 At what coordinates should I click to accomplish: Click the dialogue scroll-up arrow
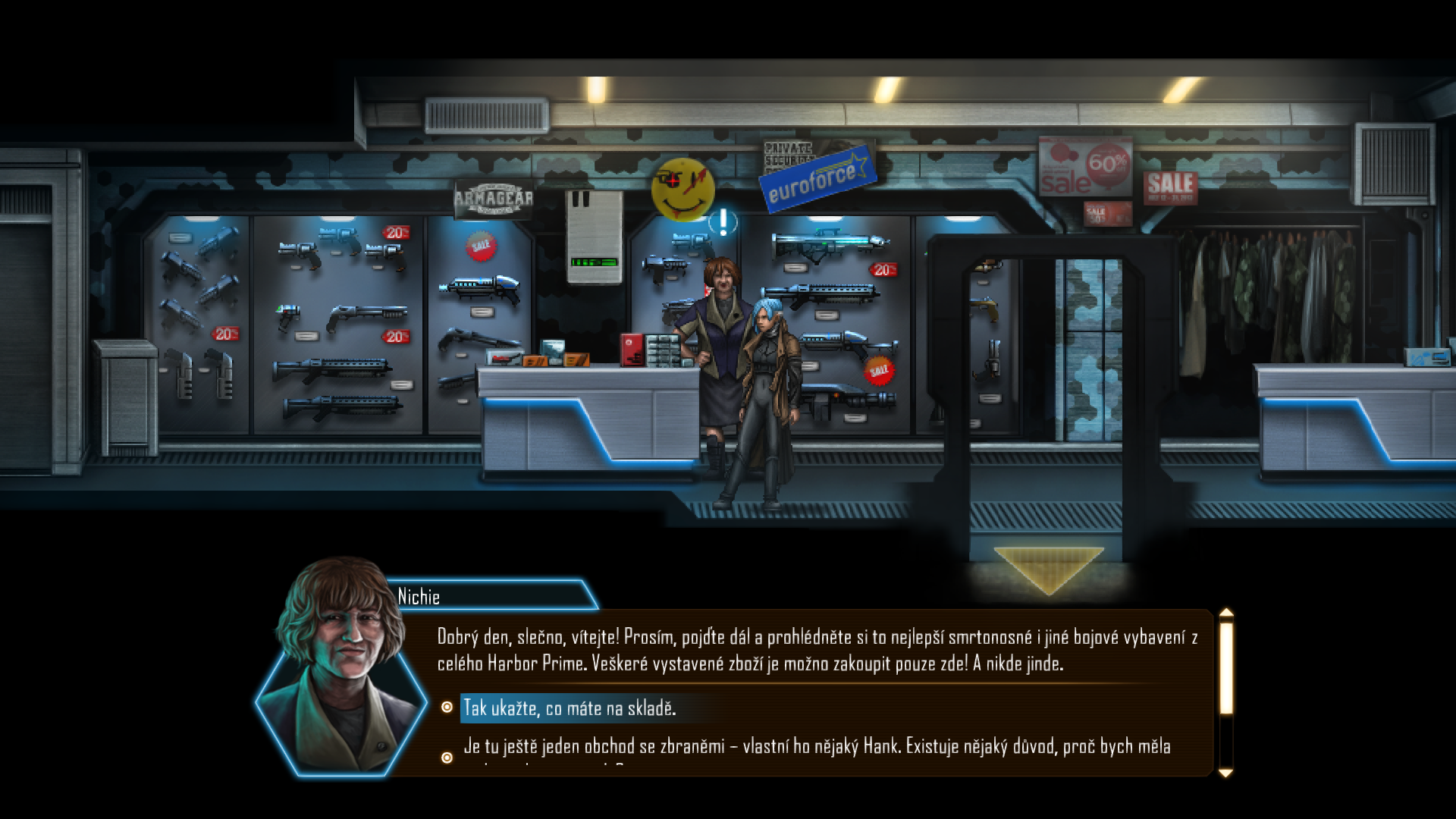tap(1225, 613)
